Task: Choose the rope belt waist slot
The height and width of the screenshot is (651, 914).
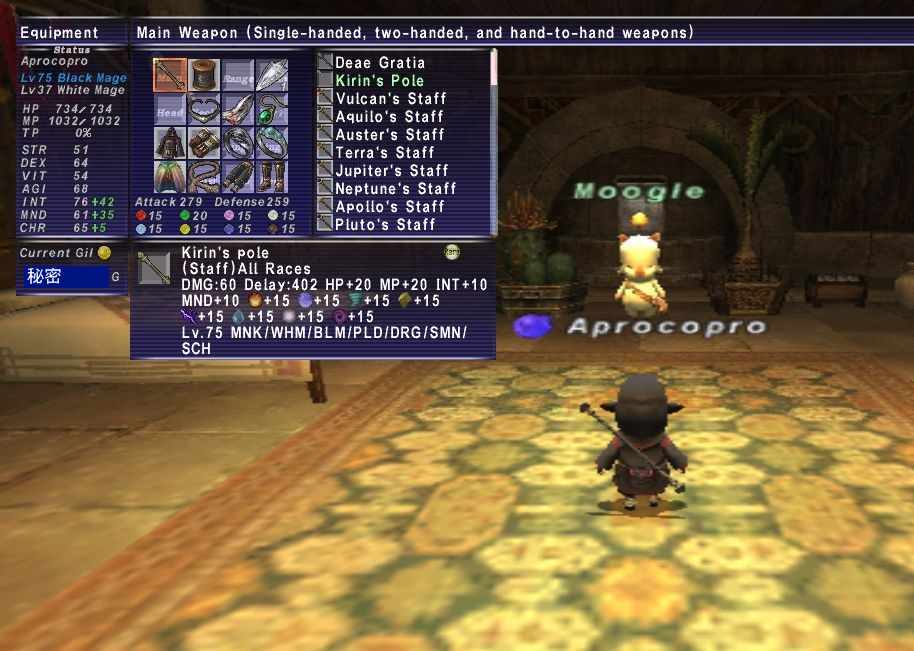Action: click(204, 177)
